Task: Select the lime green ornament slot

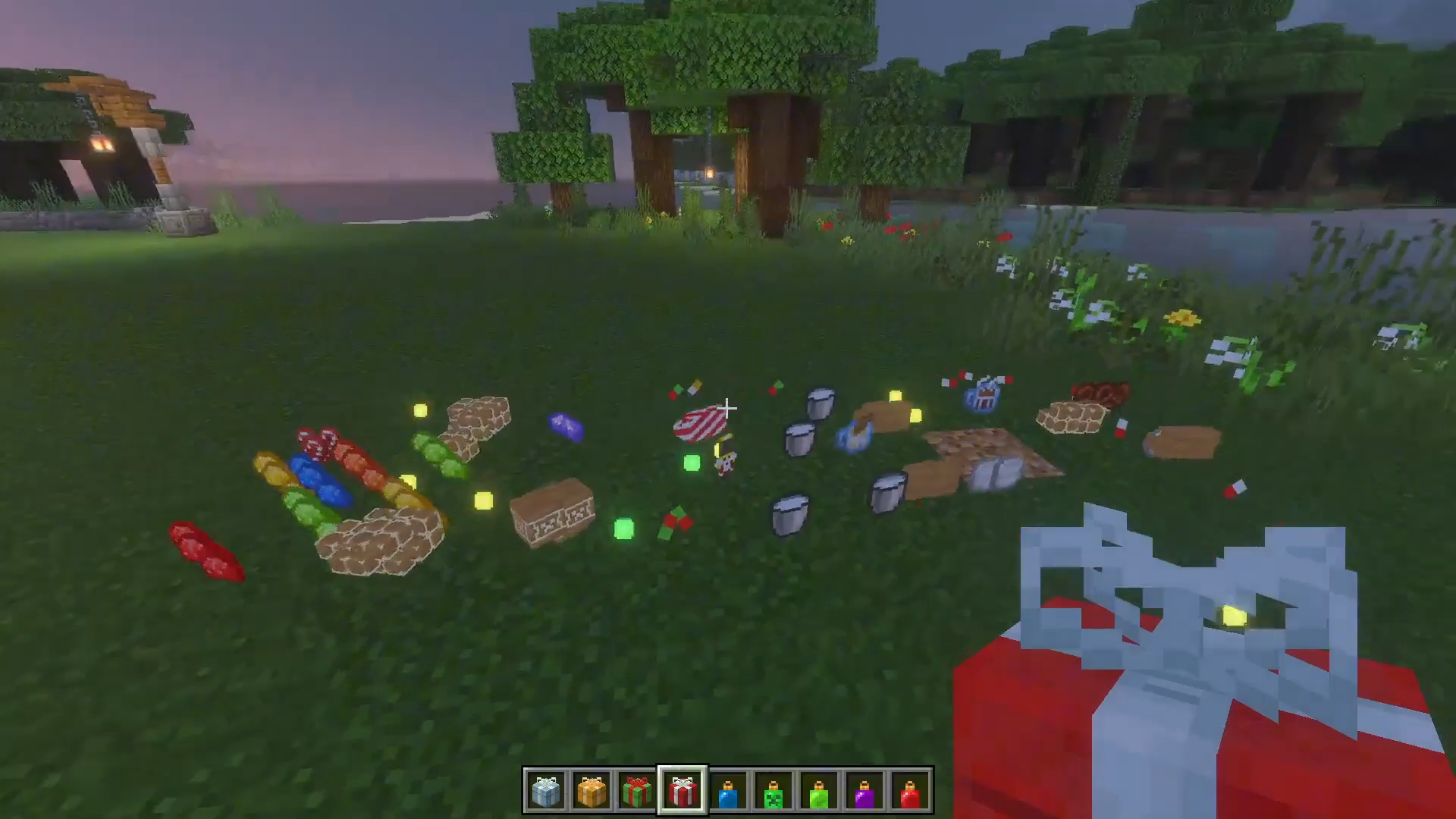Action: [x=819, y=792]
